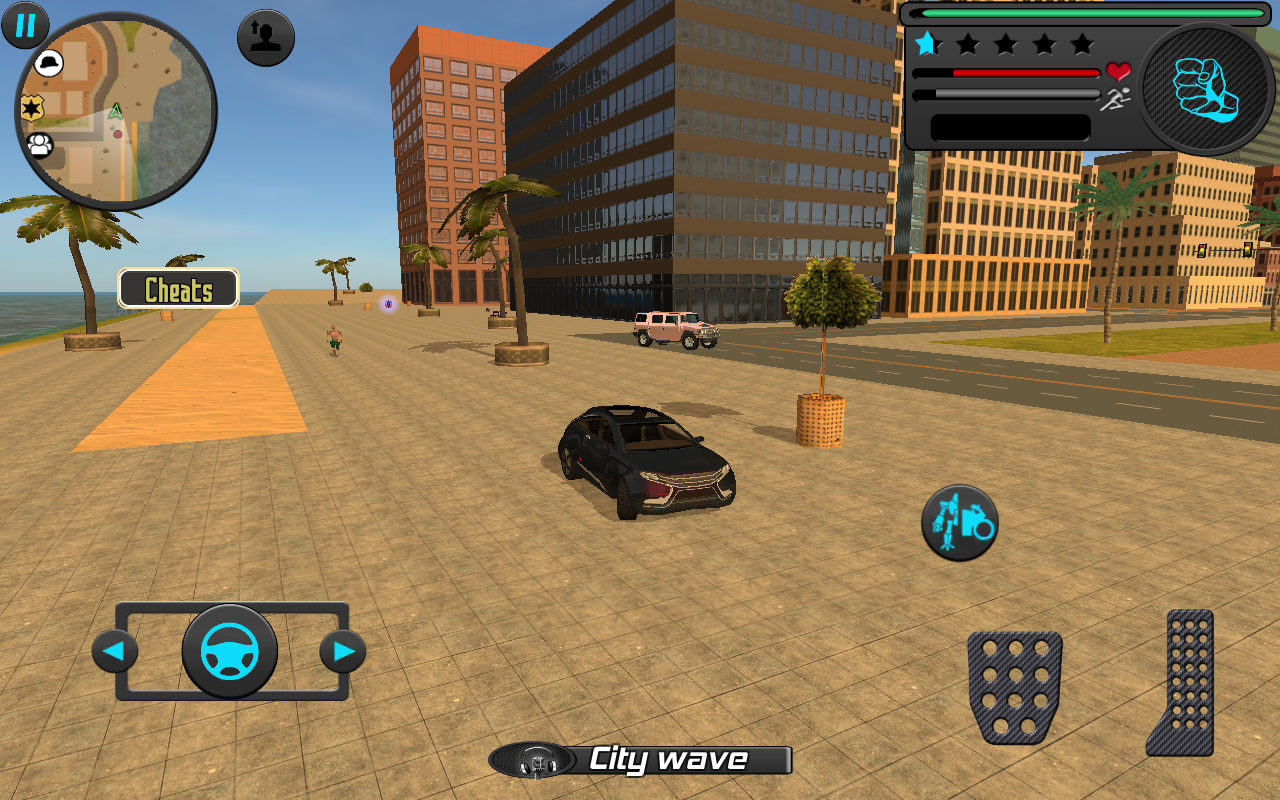Screen dimensions: 1280x800
Task: Pause the game
Action: [24, 26]
